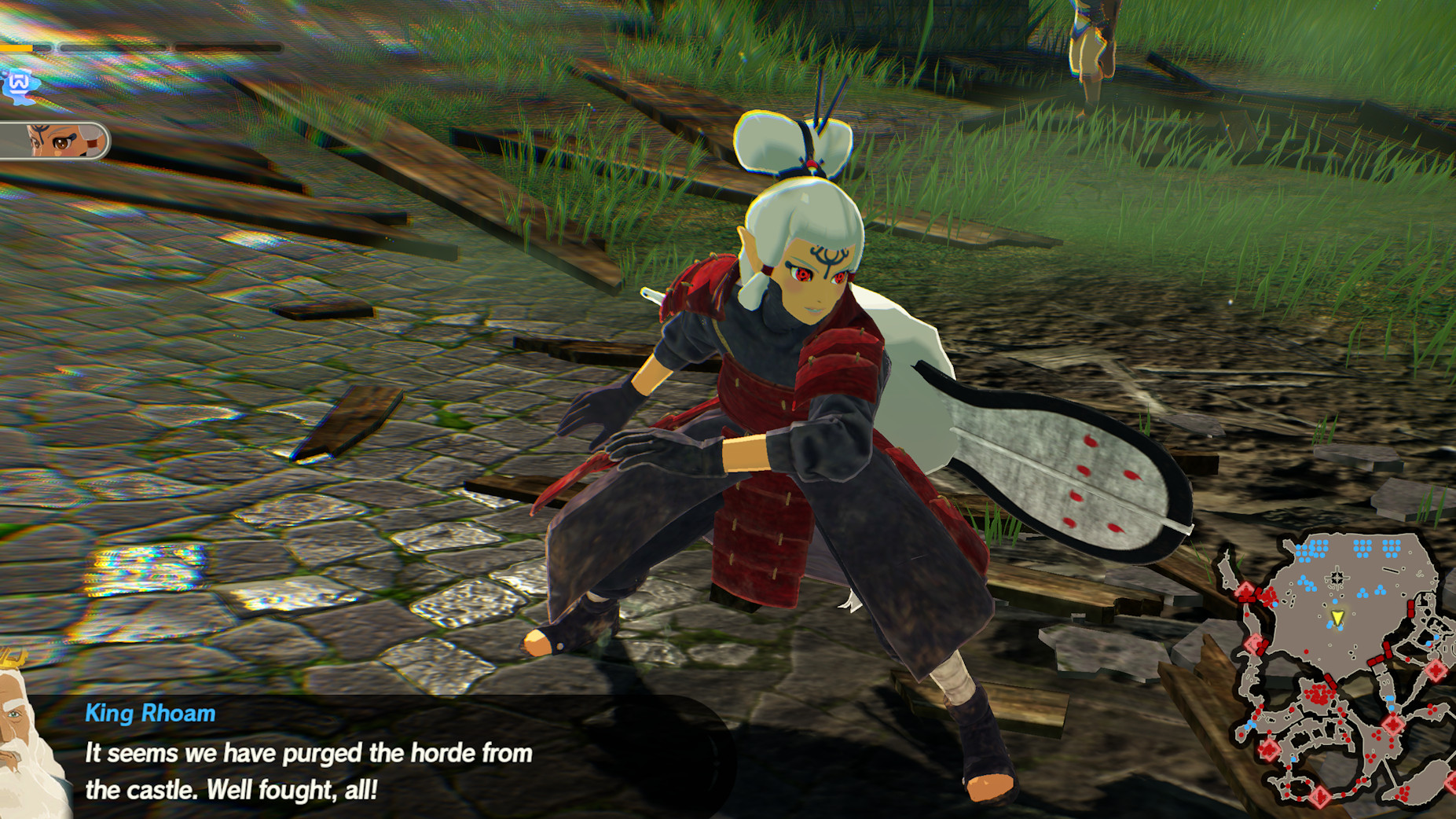Click the bottom-most red stronghold icon on the minimap
1456x819 pixels.
pyautogui.click(x=1320, y=795)
